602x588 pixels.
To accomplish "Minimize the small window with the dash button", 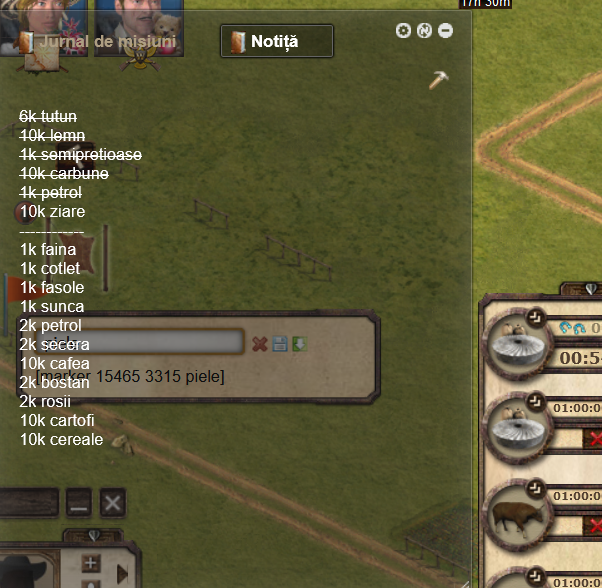I will (x=79, y=503).
